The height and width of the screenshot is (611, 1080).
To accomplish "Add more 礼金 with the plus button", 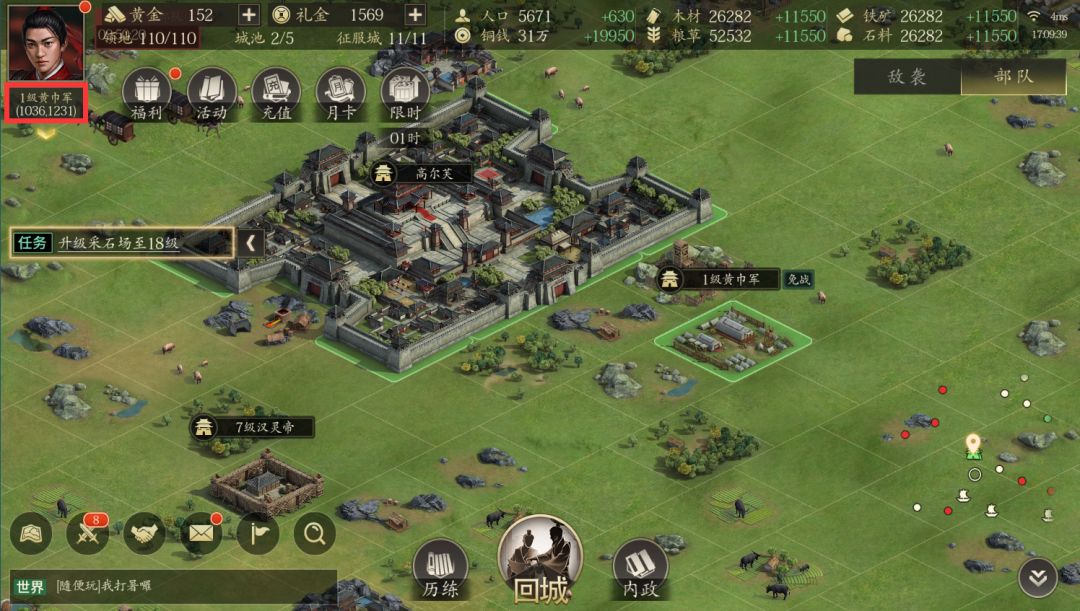I will tap(415, 15).
